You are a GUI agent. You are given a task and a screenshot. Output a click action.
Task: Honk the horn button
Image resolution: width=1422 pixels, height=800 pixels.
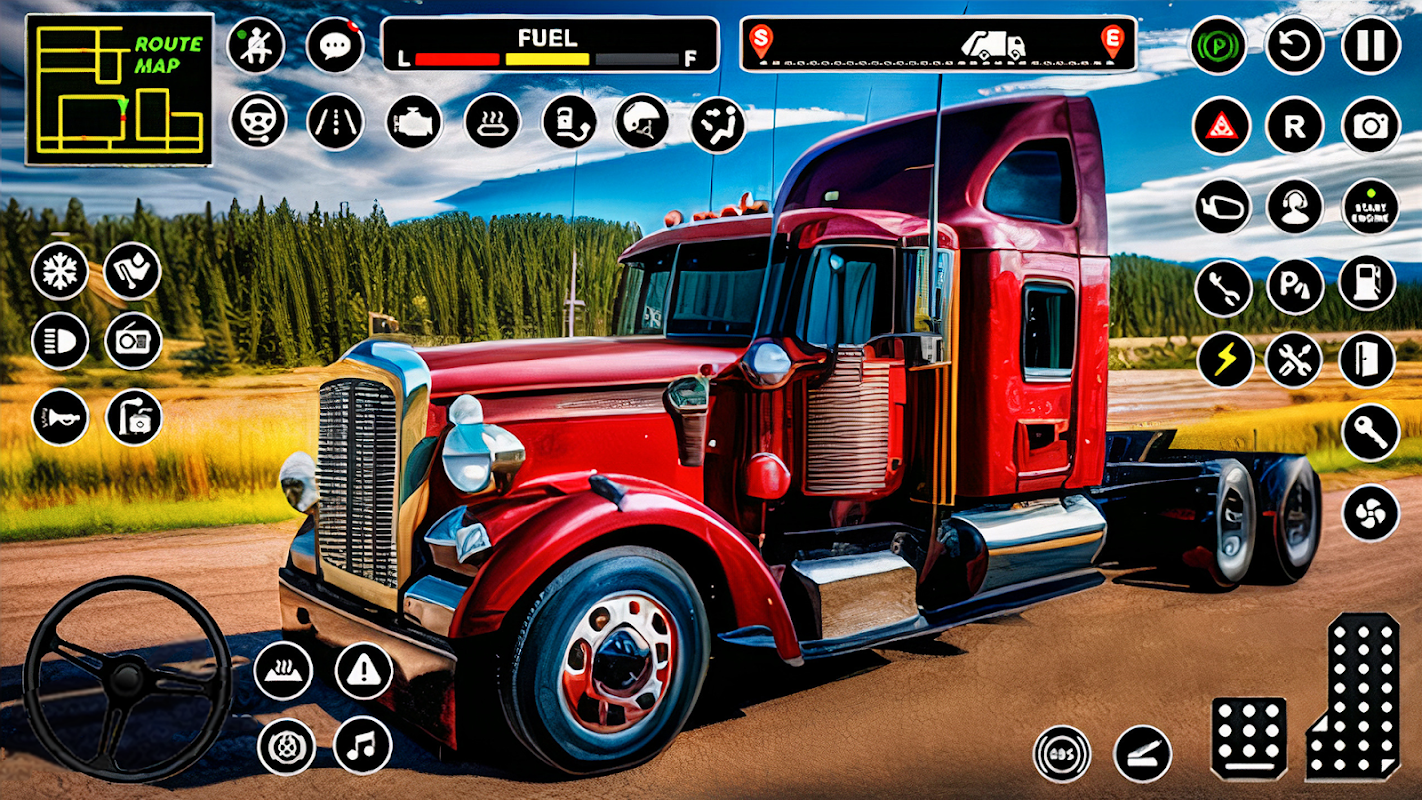(60, 417)
